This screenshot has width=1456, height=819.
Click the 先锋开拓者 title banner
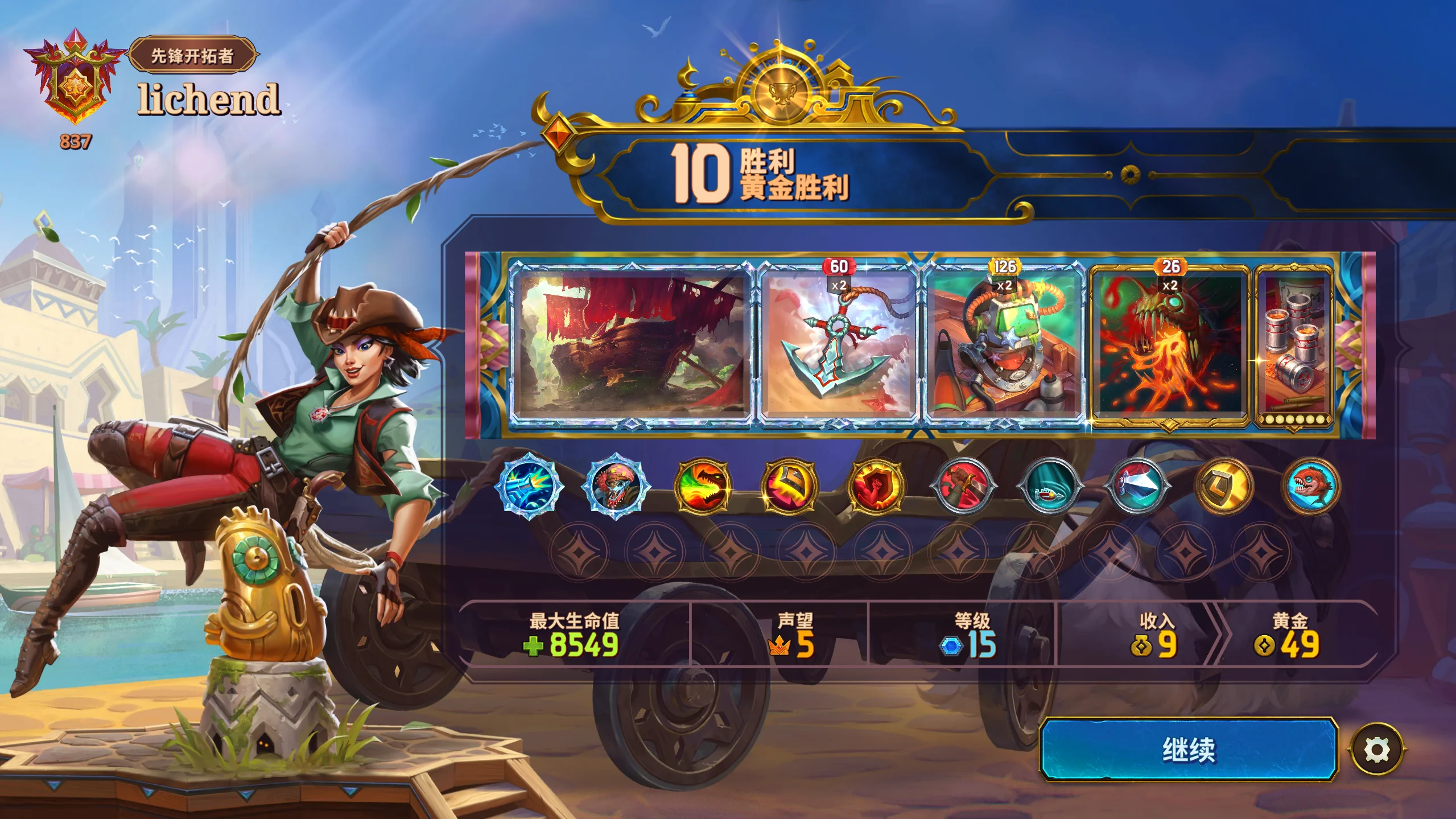[x=192, y=55]
